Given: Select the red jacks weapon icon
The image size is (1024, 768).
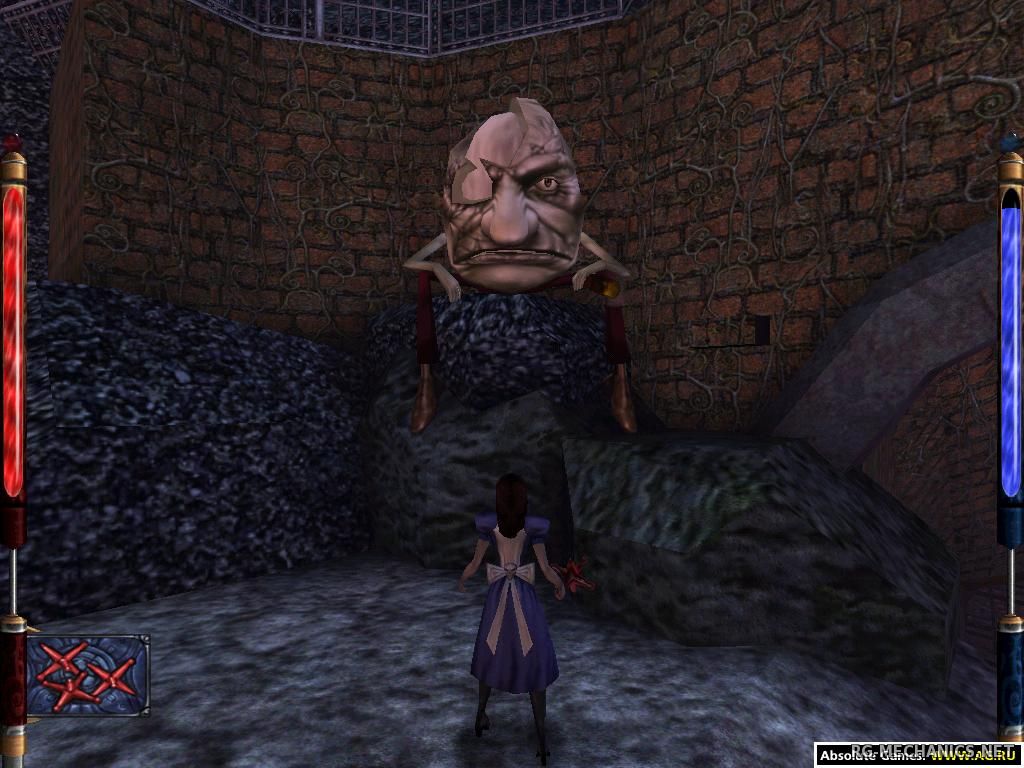Looking at the screenshot, I should [87, 675].
